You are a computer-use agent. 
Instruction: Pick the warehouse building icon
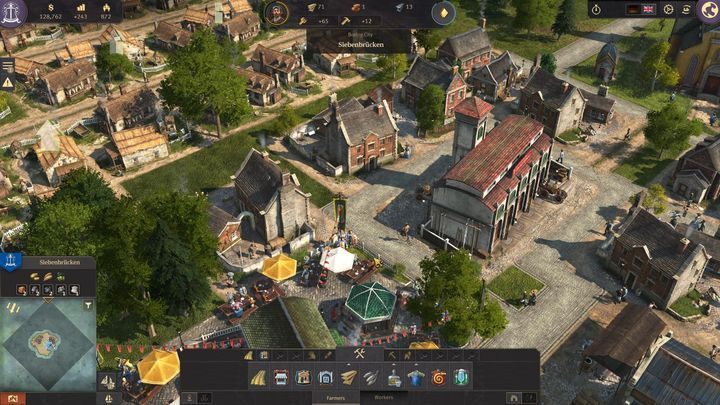[326, 377]
